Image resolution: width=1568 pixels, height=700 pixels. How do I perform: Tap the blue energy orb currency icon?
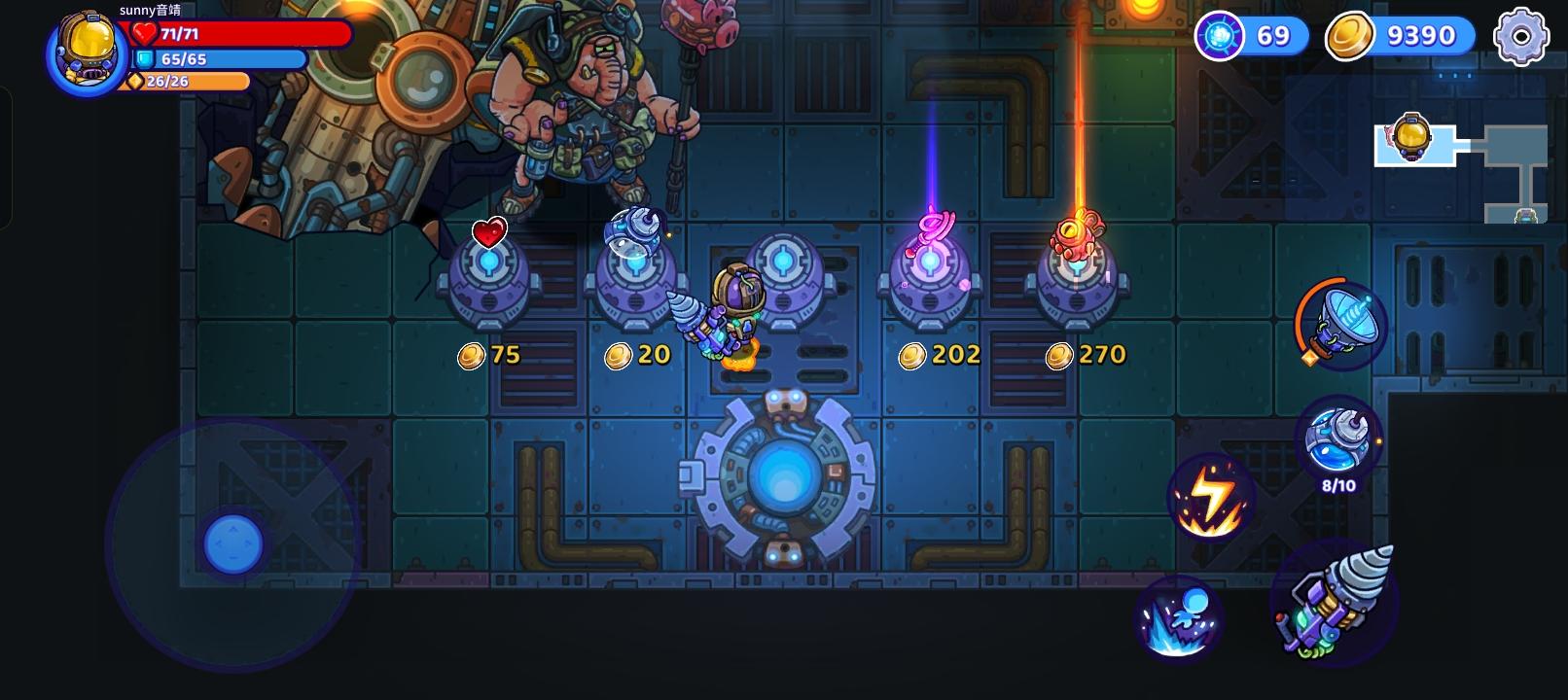(1219, 37)
